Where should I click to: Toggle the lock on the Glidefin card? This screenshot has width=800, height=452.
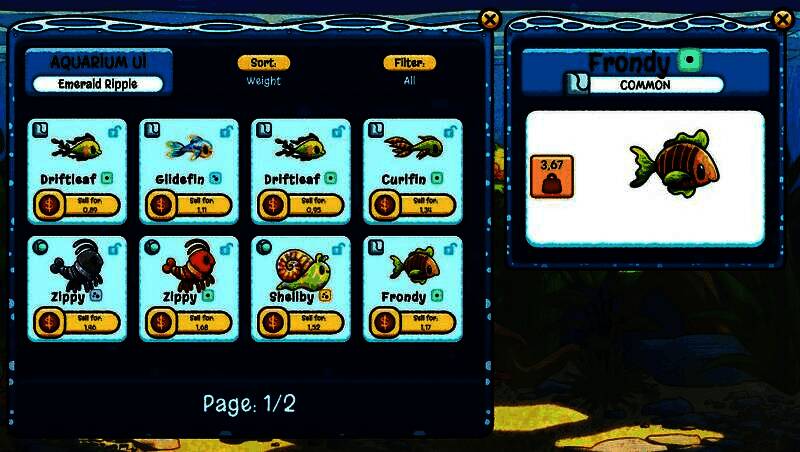(226, 131)
